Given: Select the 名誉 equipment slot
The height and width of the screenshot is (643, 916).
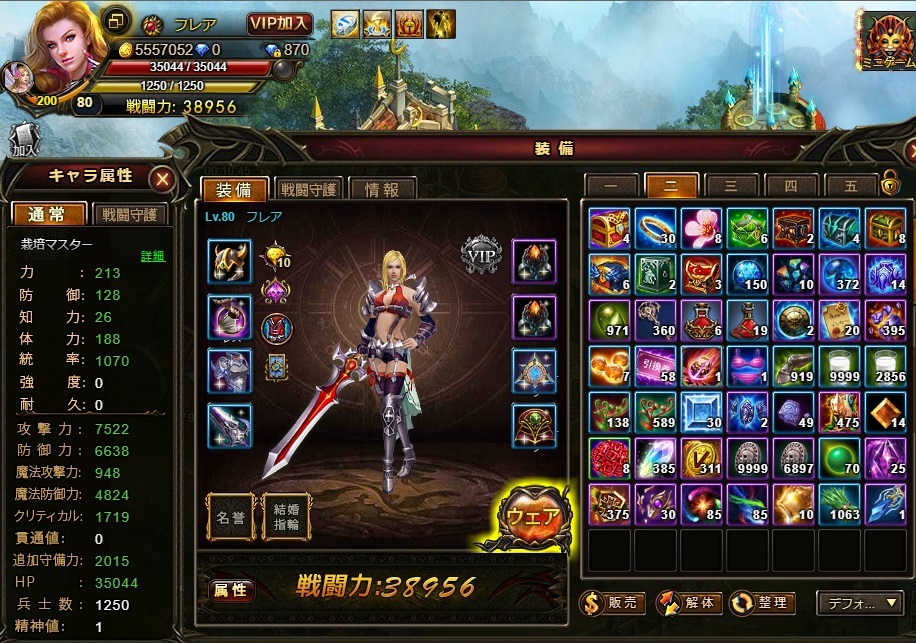Looking at the screenshot, I should tap(230, 518).
